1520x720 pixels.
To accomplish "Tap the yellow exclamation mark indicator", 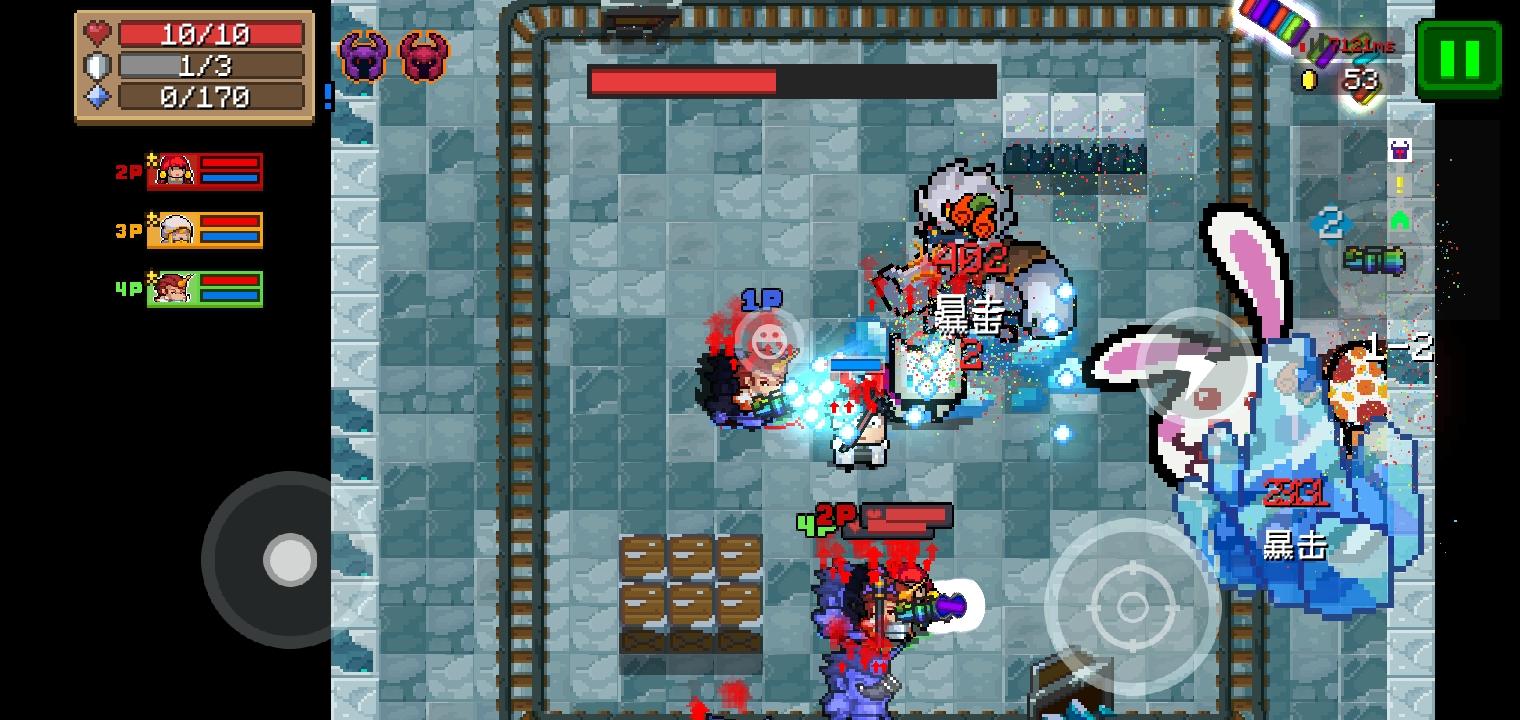I will pyautogui.click(x=1400, y=185).
